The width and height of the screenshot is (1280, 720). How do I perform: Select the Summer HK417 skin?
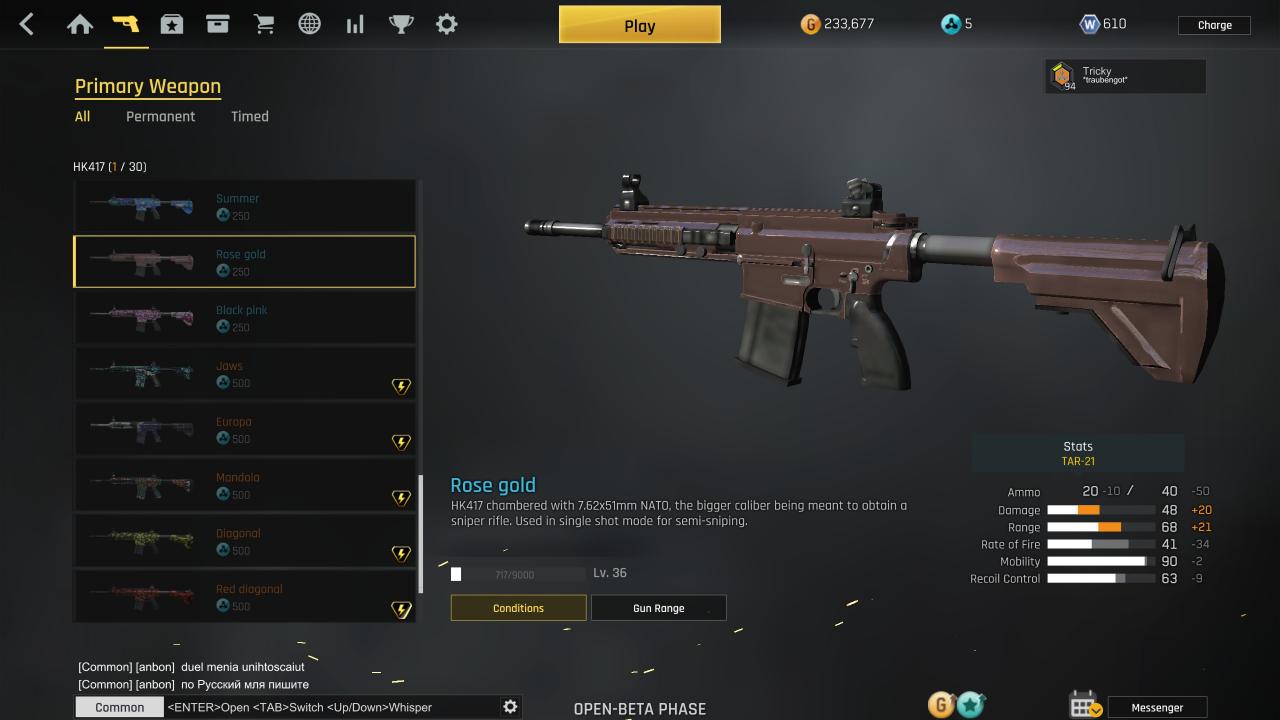(x=244, y=206)
